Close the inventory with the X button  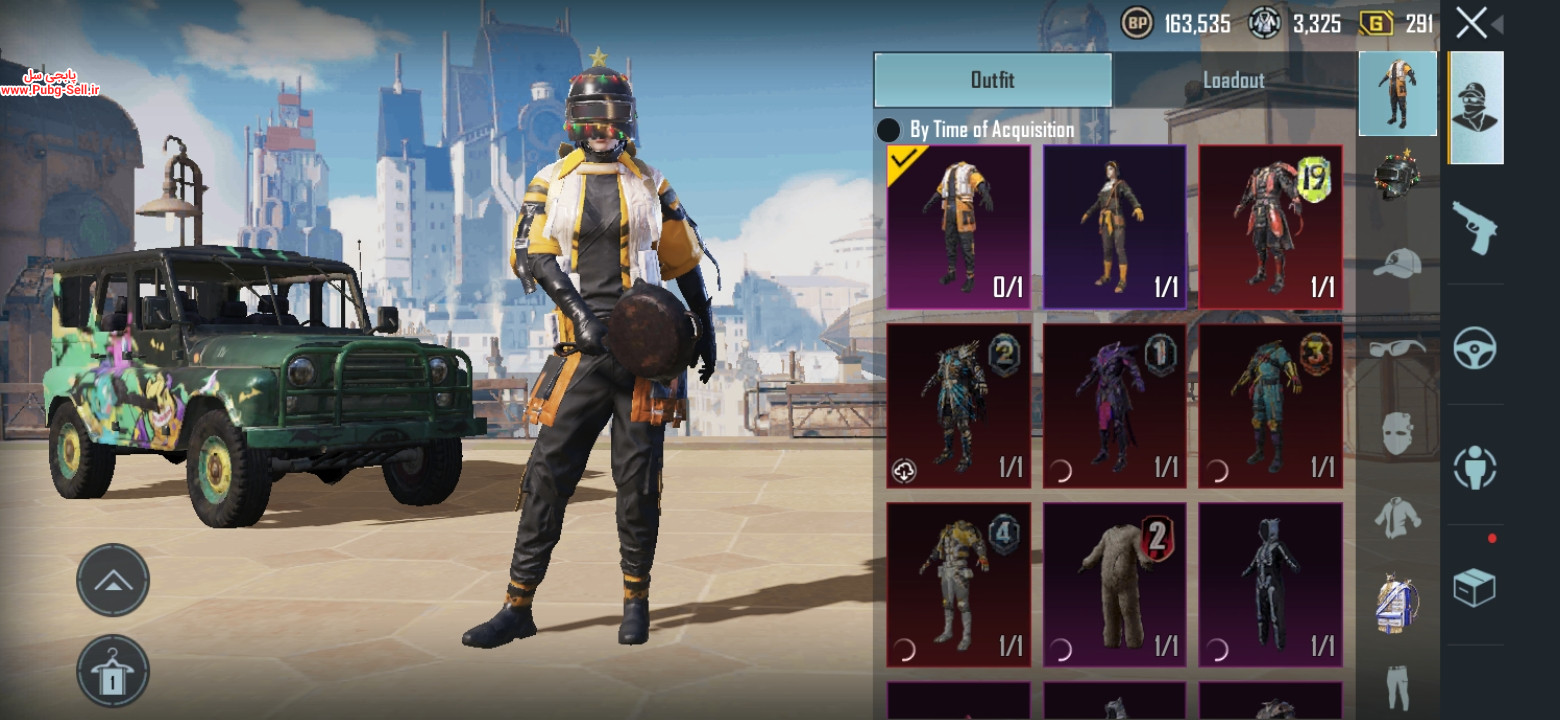[x=1471, y=22]
